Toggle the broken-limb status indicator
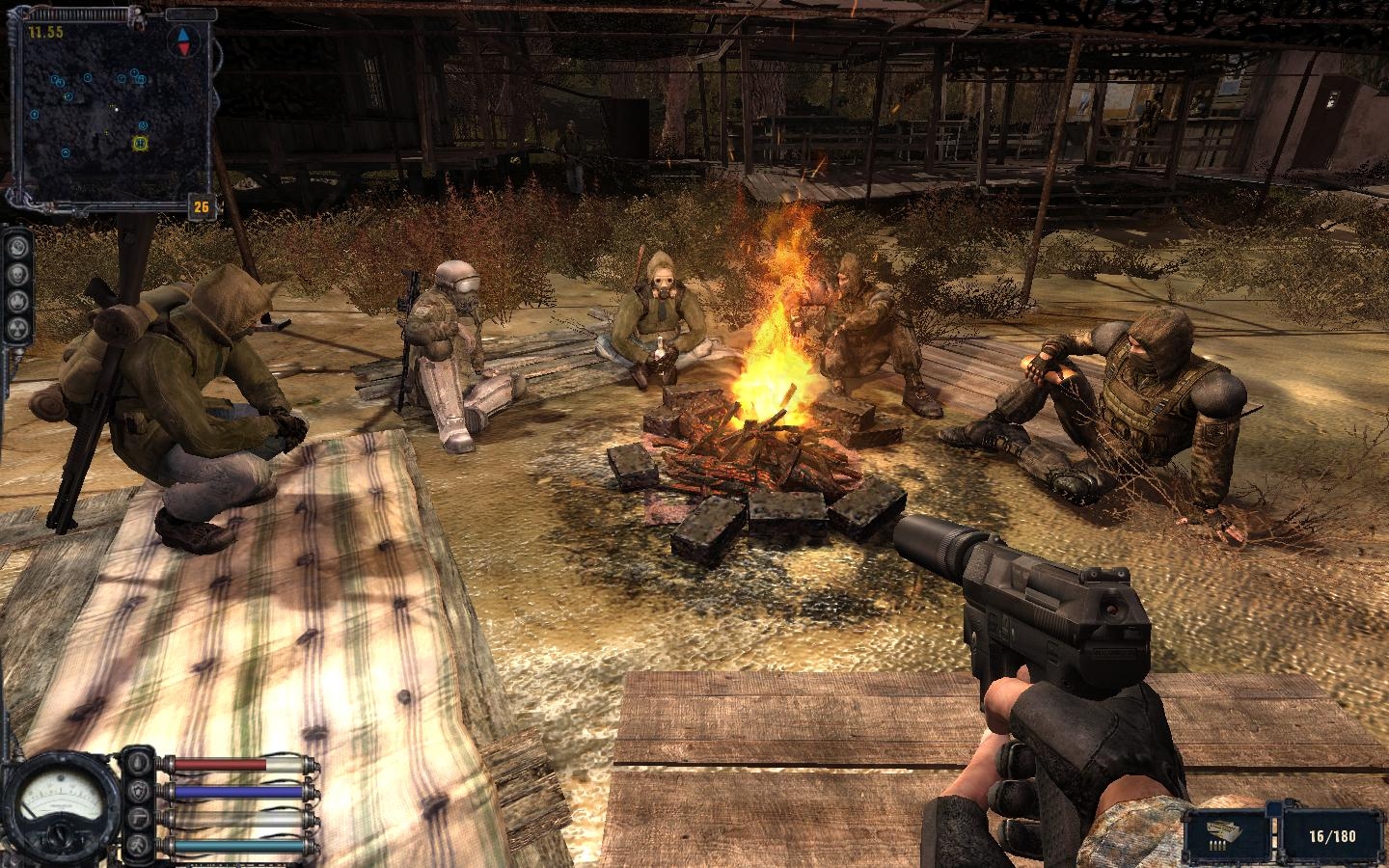 pyautogui.click(x=139, y=818)
